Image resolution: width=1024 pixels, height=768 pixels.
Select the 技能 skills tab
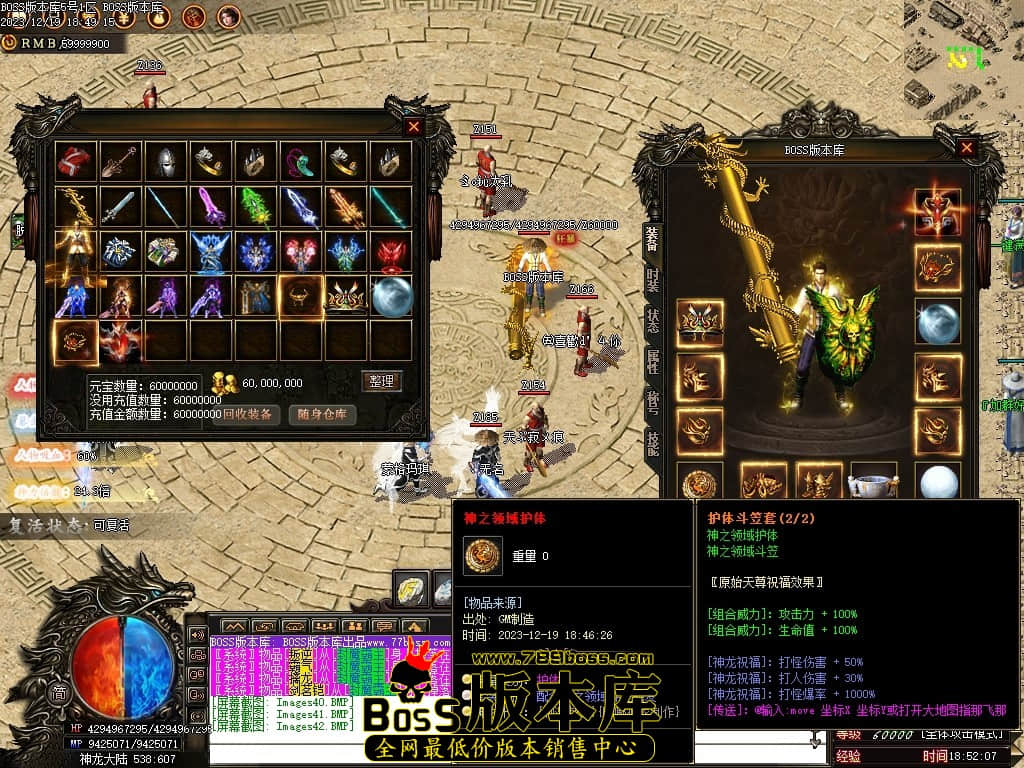pyautogui.click(x=652, y=444)
